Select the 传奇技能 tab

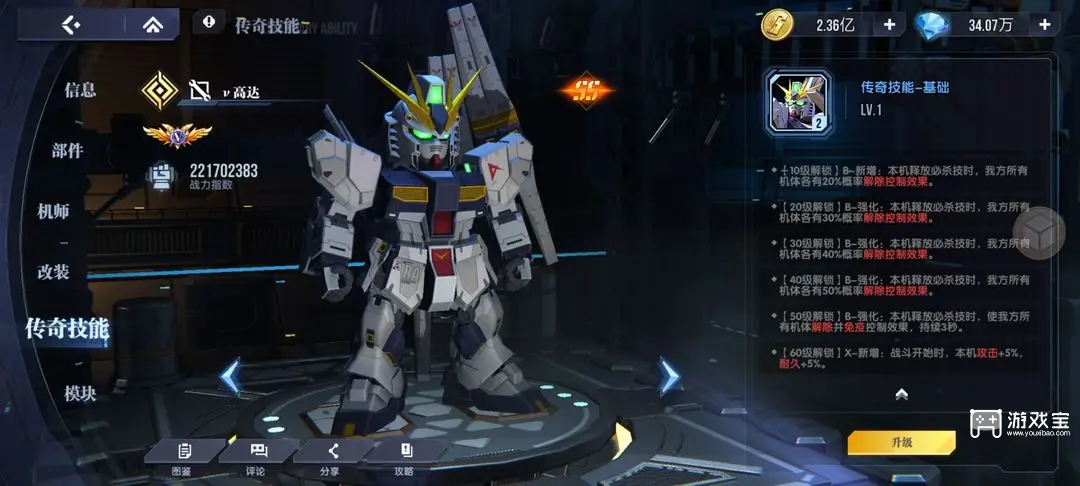click(67, 327)
